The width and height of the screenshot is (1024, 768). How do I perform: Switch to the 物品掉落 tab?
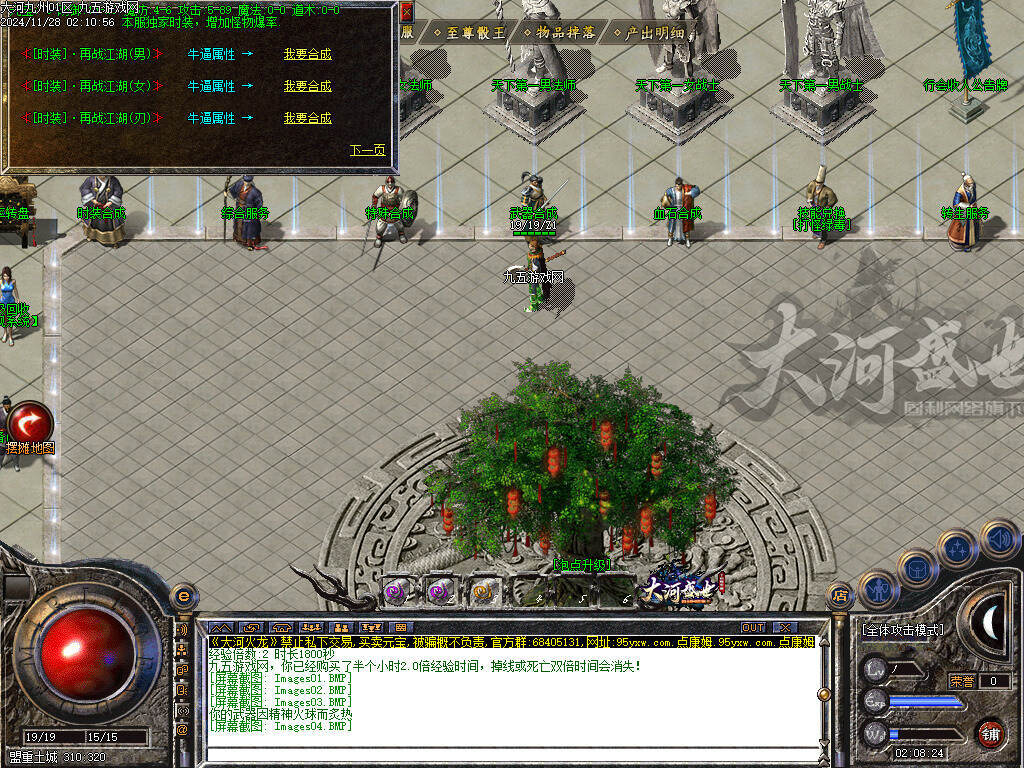click(x=560, y=32)
